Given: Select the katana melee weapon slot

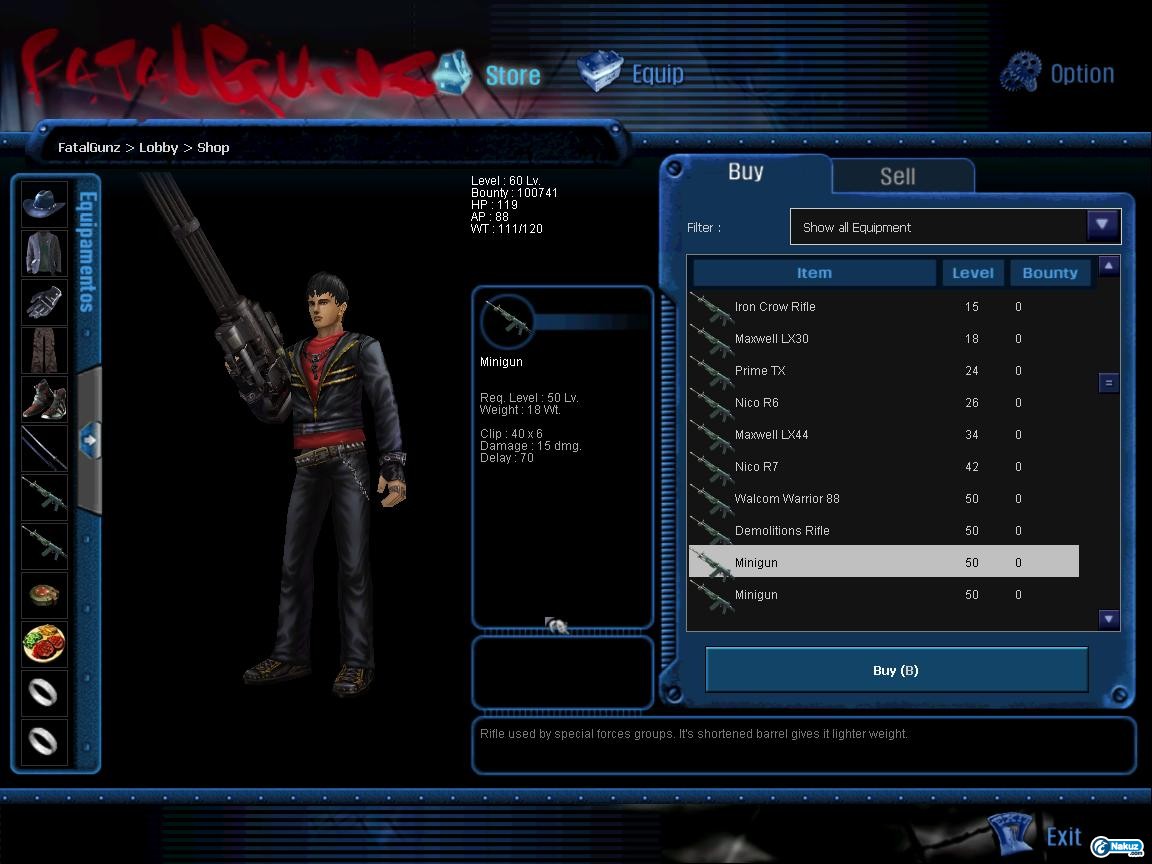Looking at the screenshot, I should tap(44, 448).
